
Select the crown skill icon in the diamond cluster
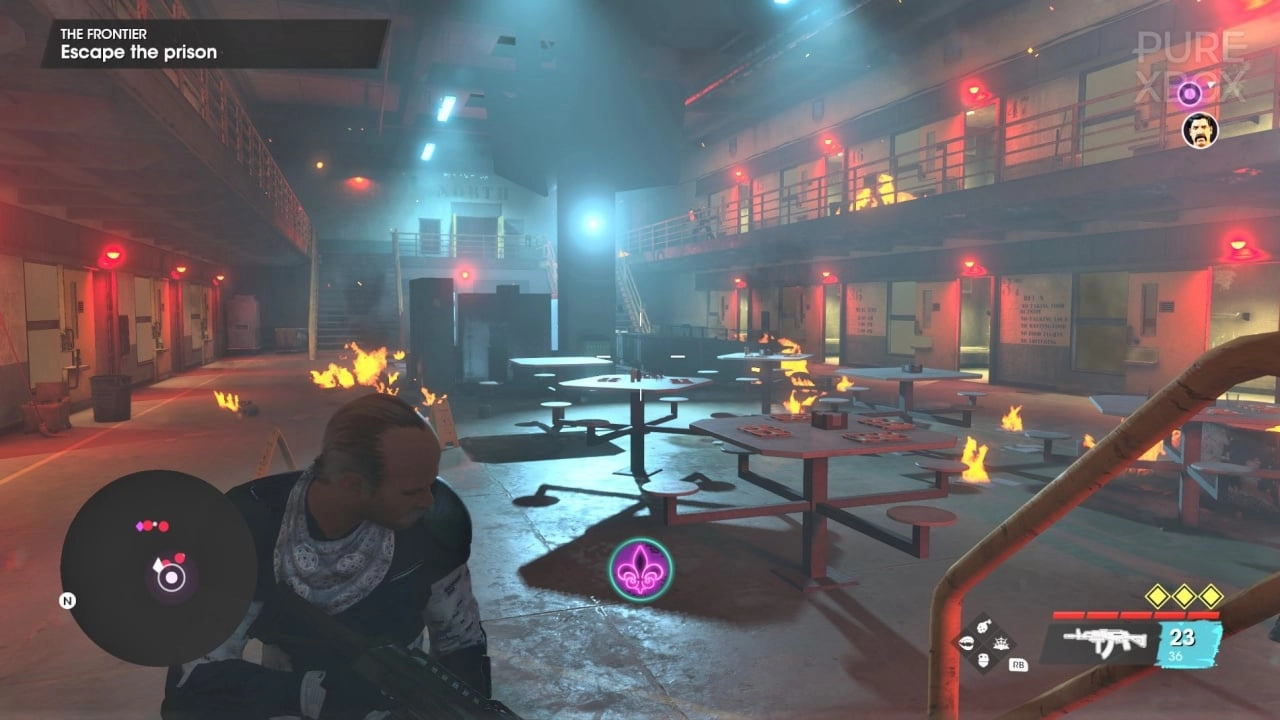tap(1001, 643)
